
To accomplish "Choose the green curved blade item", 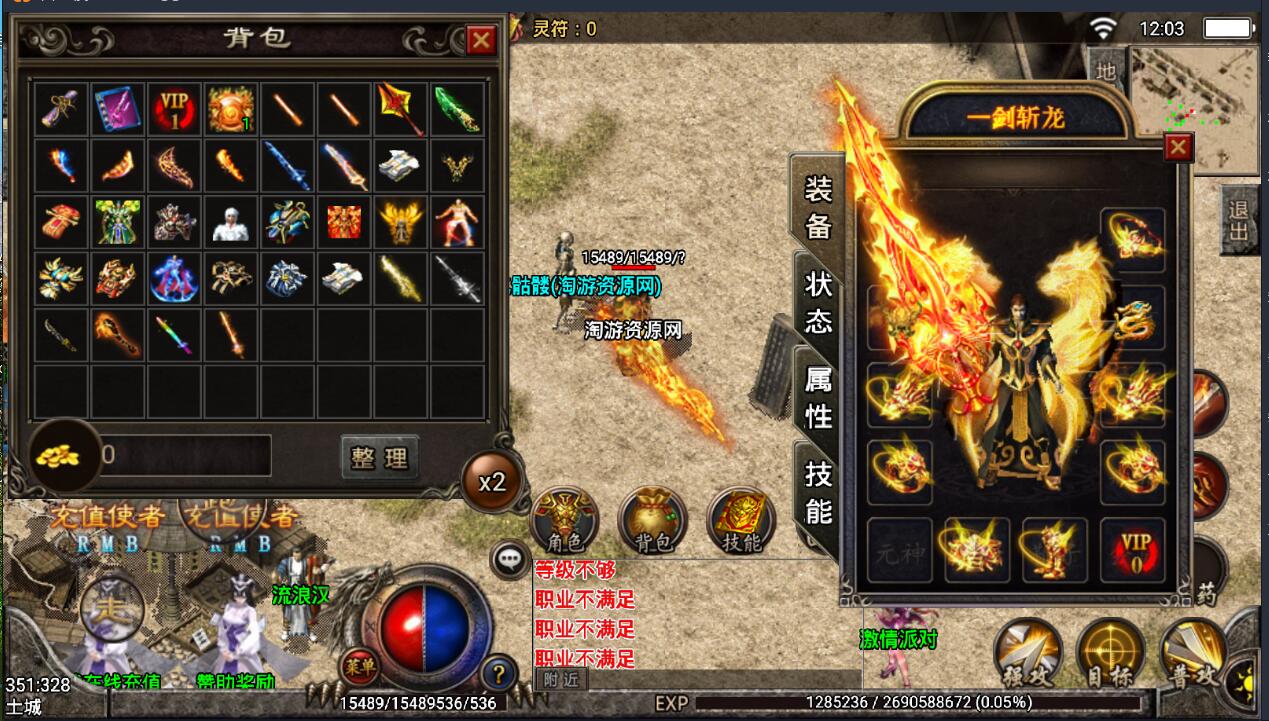I will tap(458, 109).
